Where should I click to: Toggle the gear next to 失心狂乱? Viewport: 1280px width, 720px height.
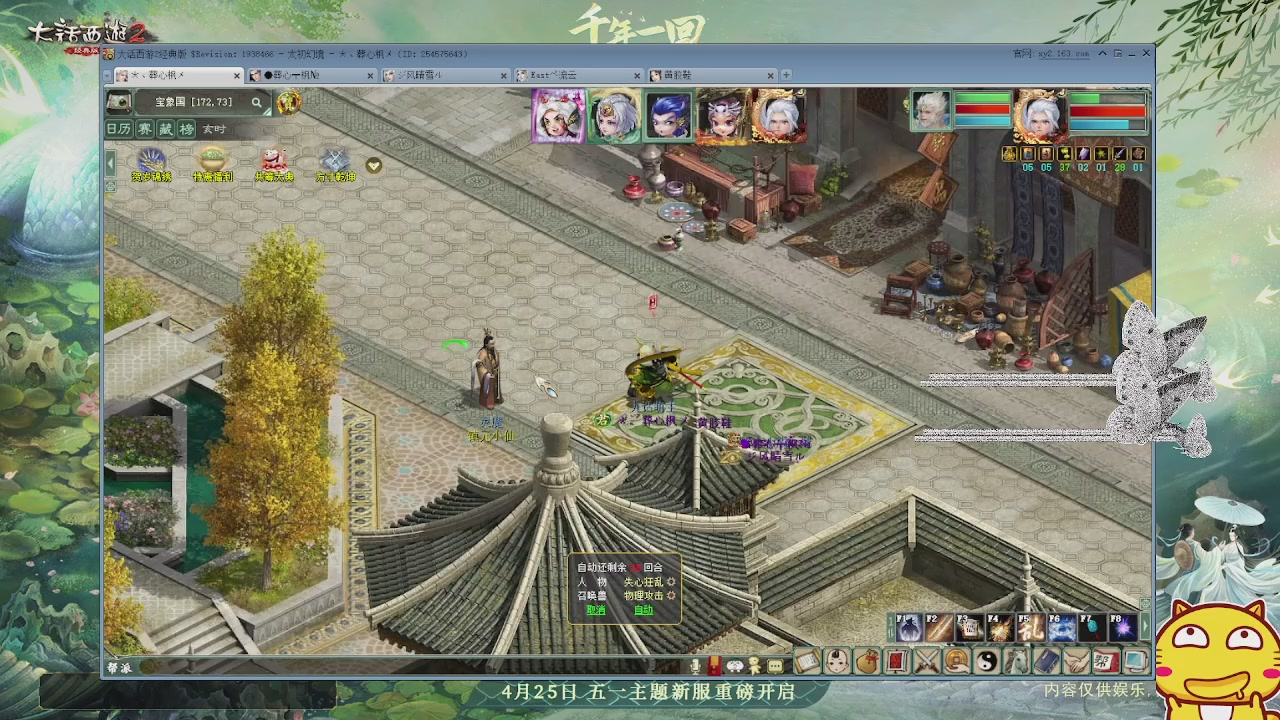(x=672, y=583)
